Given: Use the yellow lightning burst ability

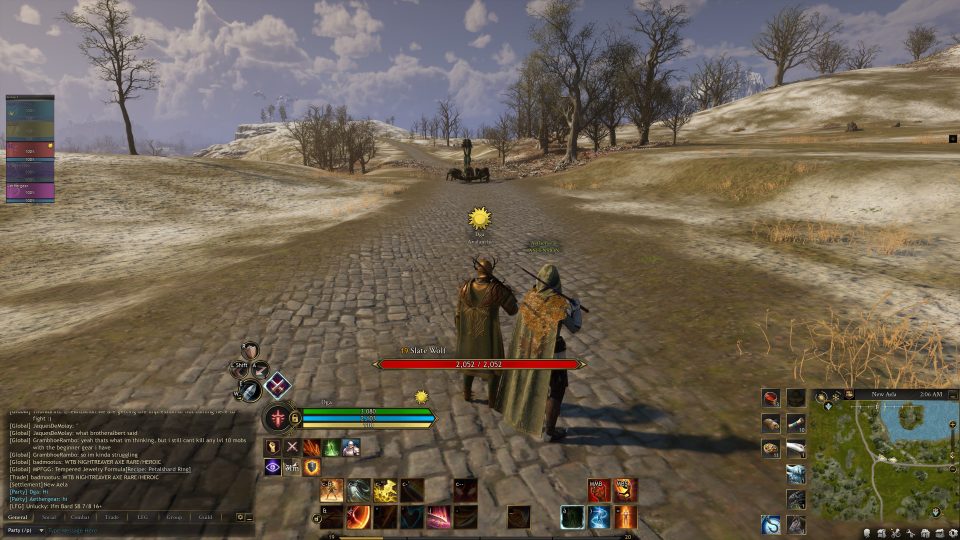Looking at the screenshot, I should pyautogui.click(x=385, y=490).
